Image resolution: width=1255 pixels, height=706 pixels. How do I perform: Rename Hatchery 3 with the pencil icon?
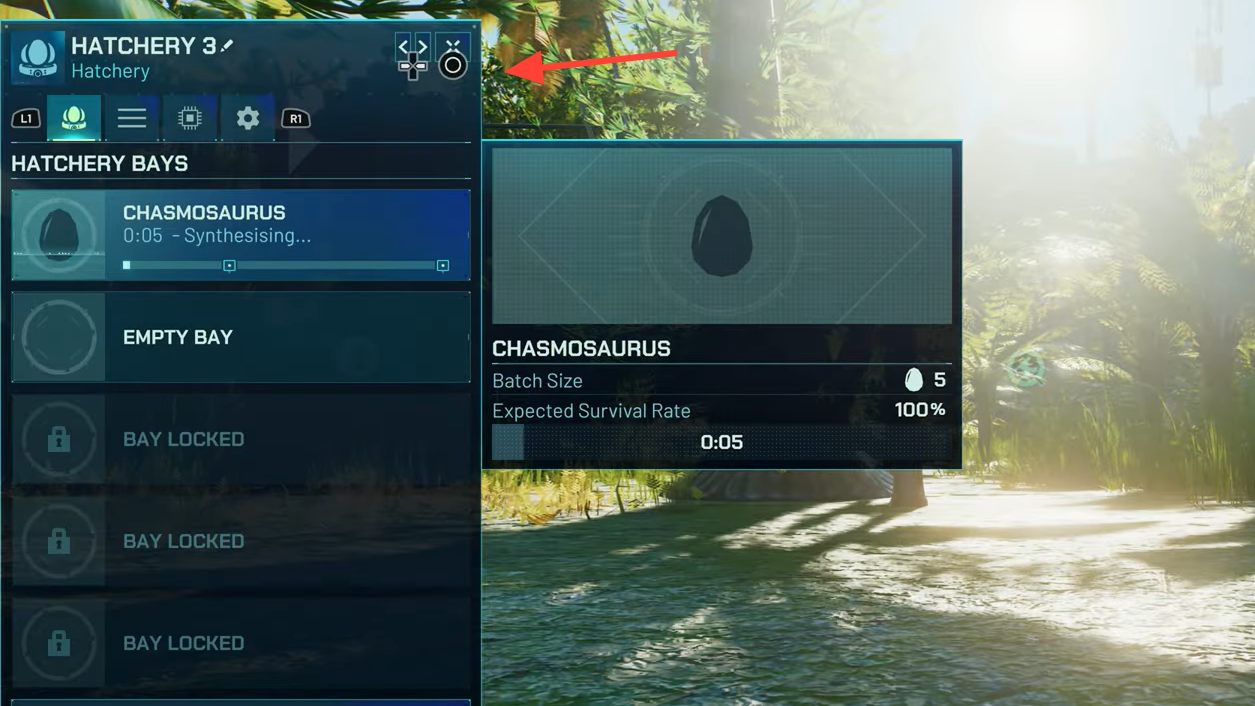click(228, 45)
